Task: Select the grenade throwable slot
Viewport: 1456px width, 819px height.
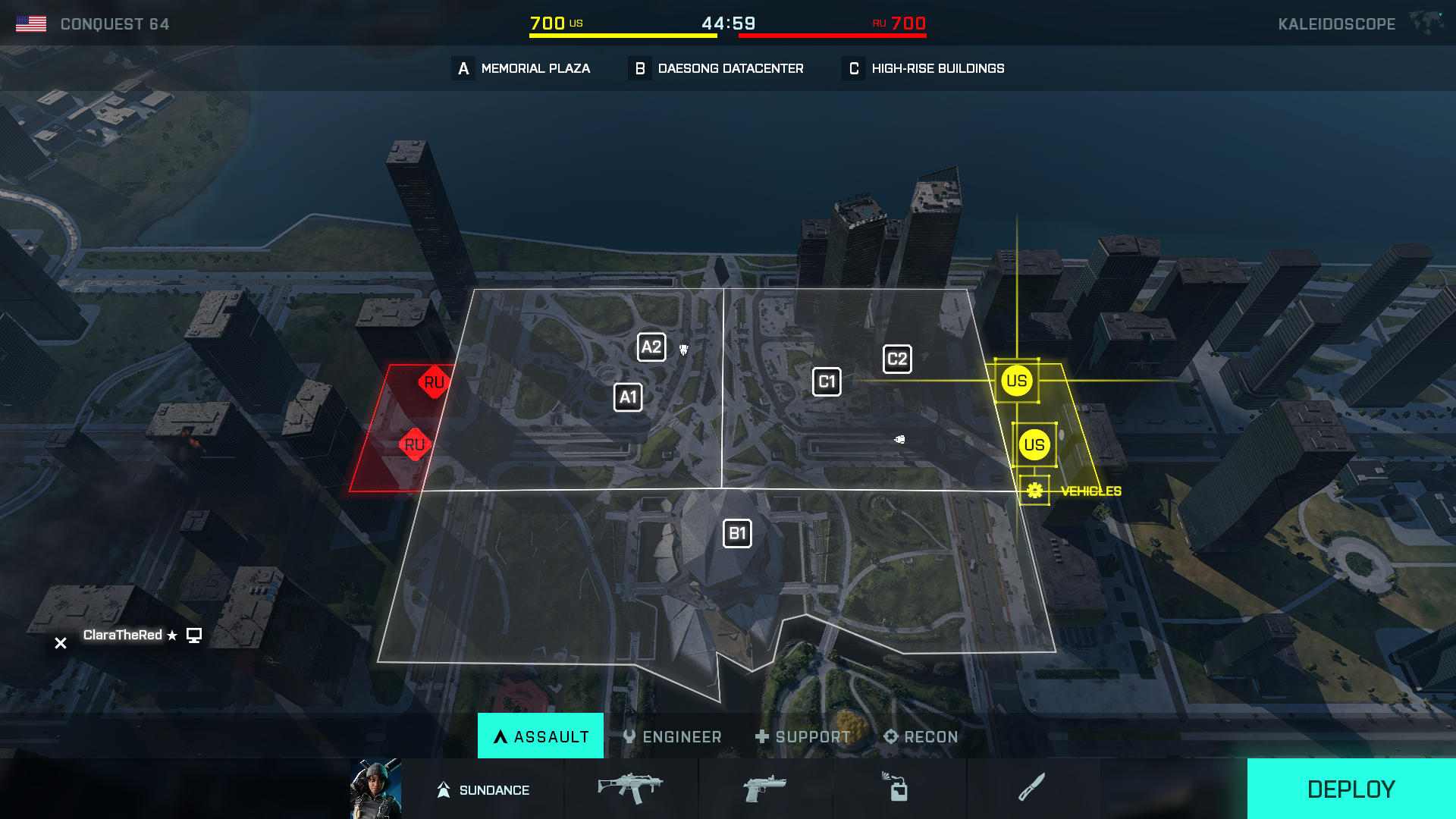Action: [x=899, y=789]
